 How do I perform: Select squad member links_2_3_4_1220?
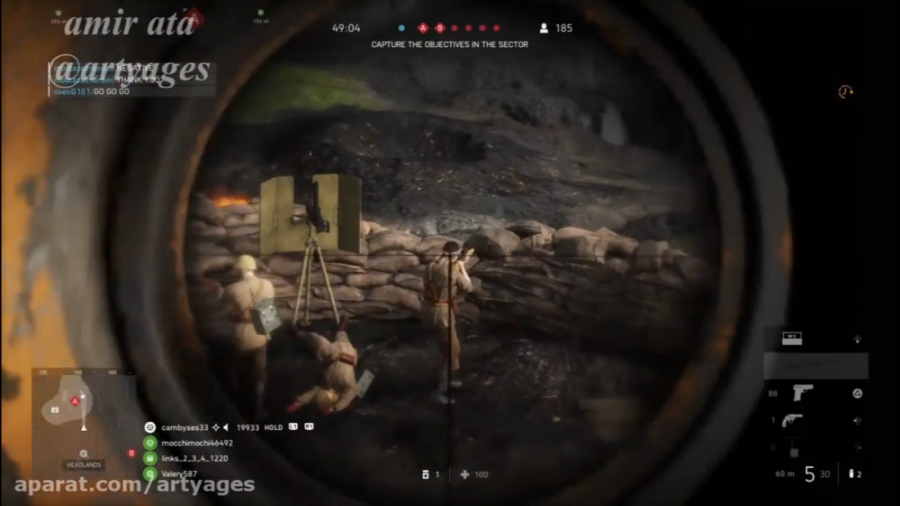[193, 458]
